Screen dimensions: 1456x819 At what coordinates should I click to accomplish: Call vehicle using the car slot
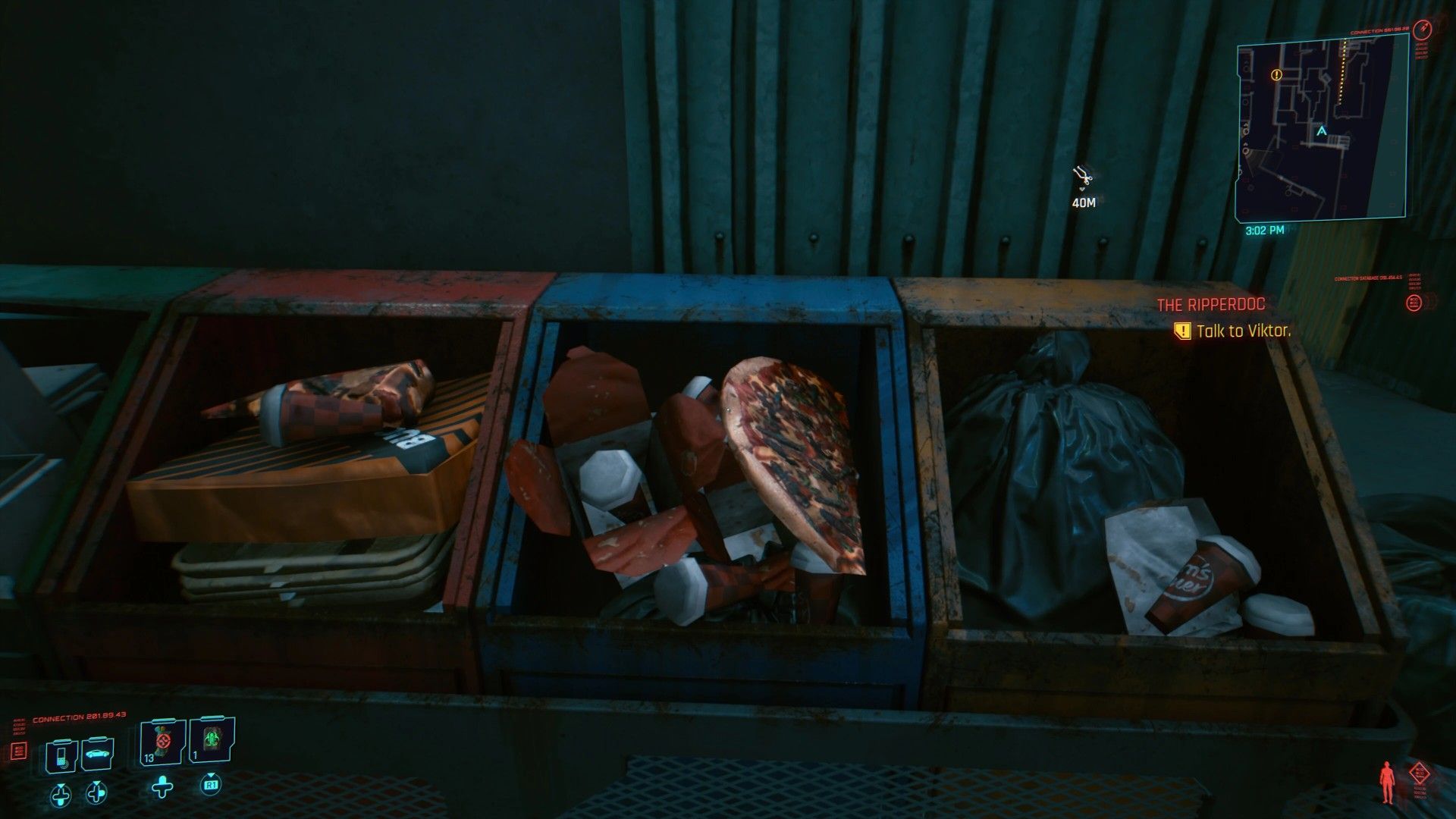[97, 755]
